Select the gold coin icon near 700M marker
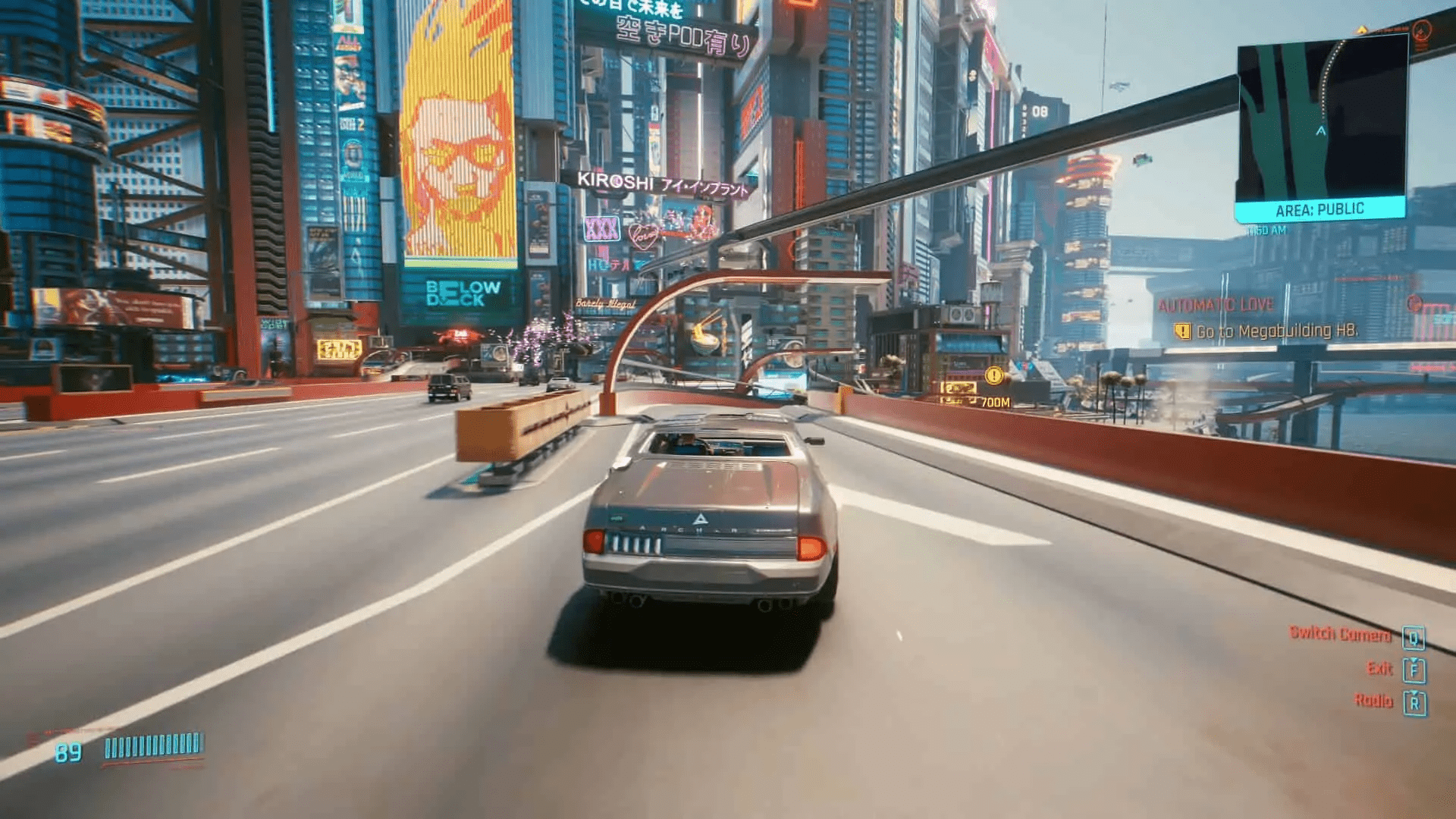The width and height of the screenshot is (1456, 819). pyautogui.click(x=994, y=374)
